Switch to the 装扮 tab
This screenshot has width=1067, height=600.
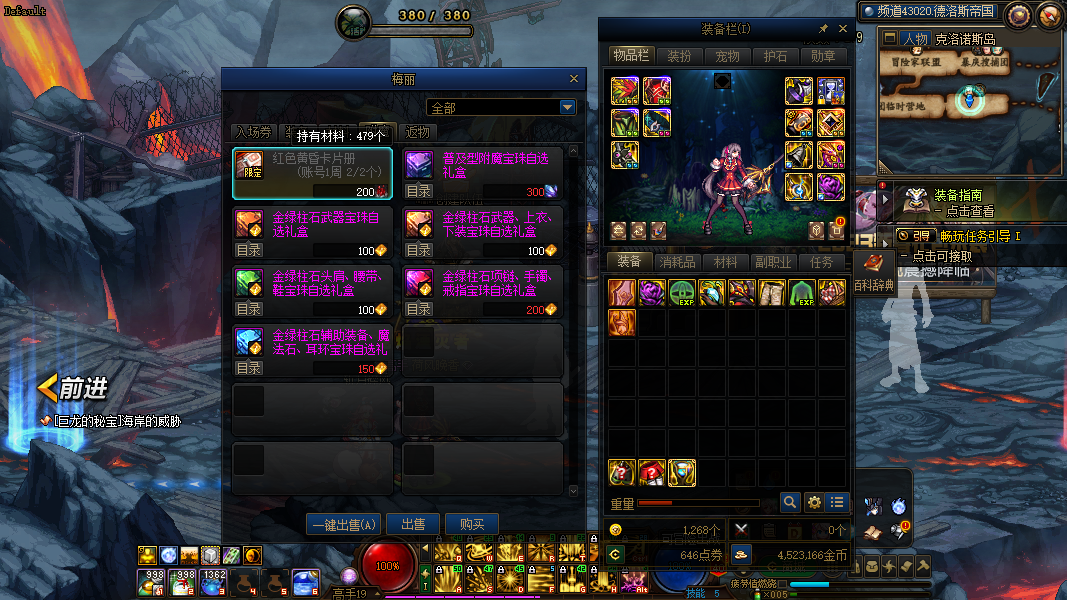(x=679, y=56)
